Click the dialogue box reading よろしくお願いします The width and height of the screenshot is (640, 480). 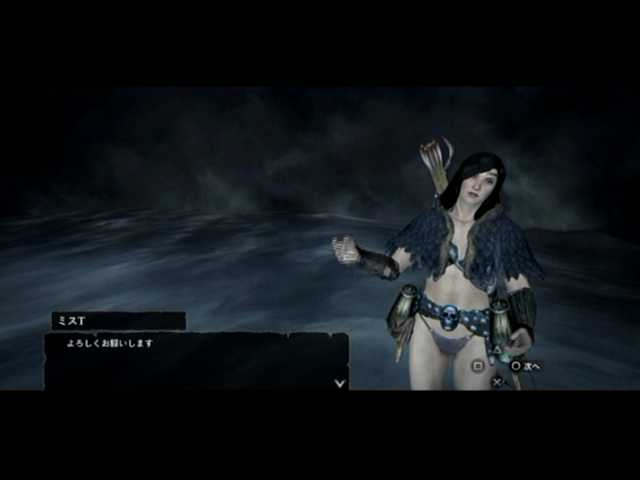(x=196, y=361)
